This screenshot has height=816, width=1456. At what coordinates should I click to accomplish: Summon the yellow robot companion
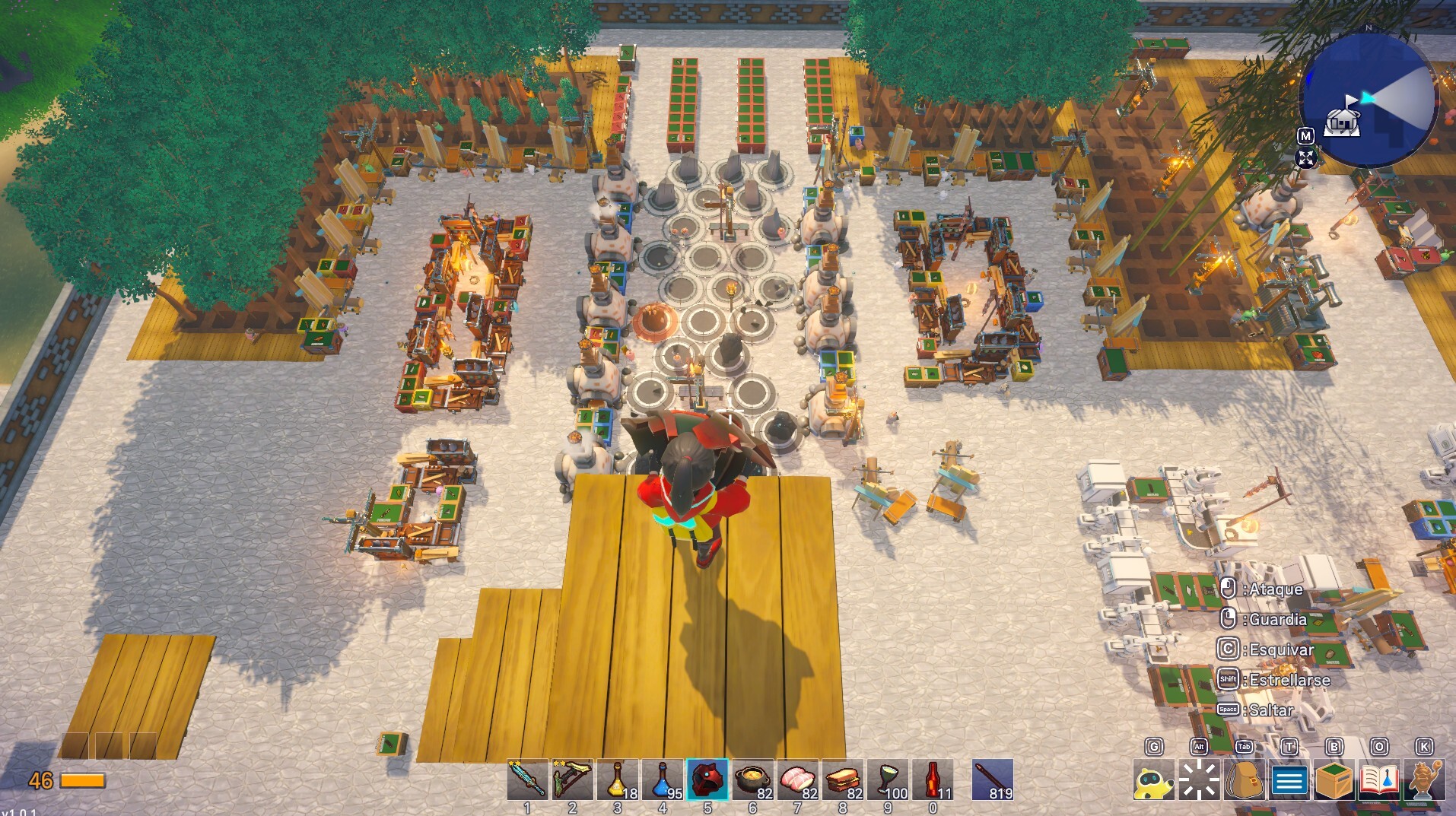1157,780
